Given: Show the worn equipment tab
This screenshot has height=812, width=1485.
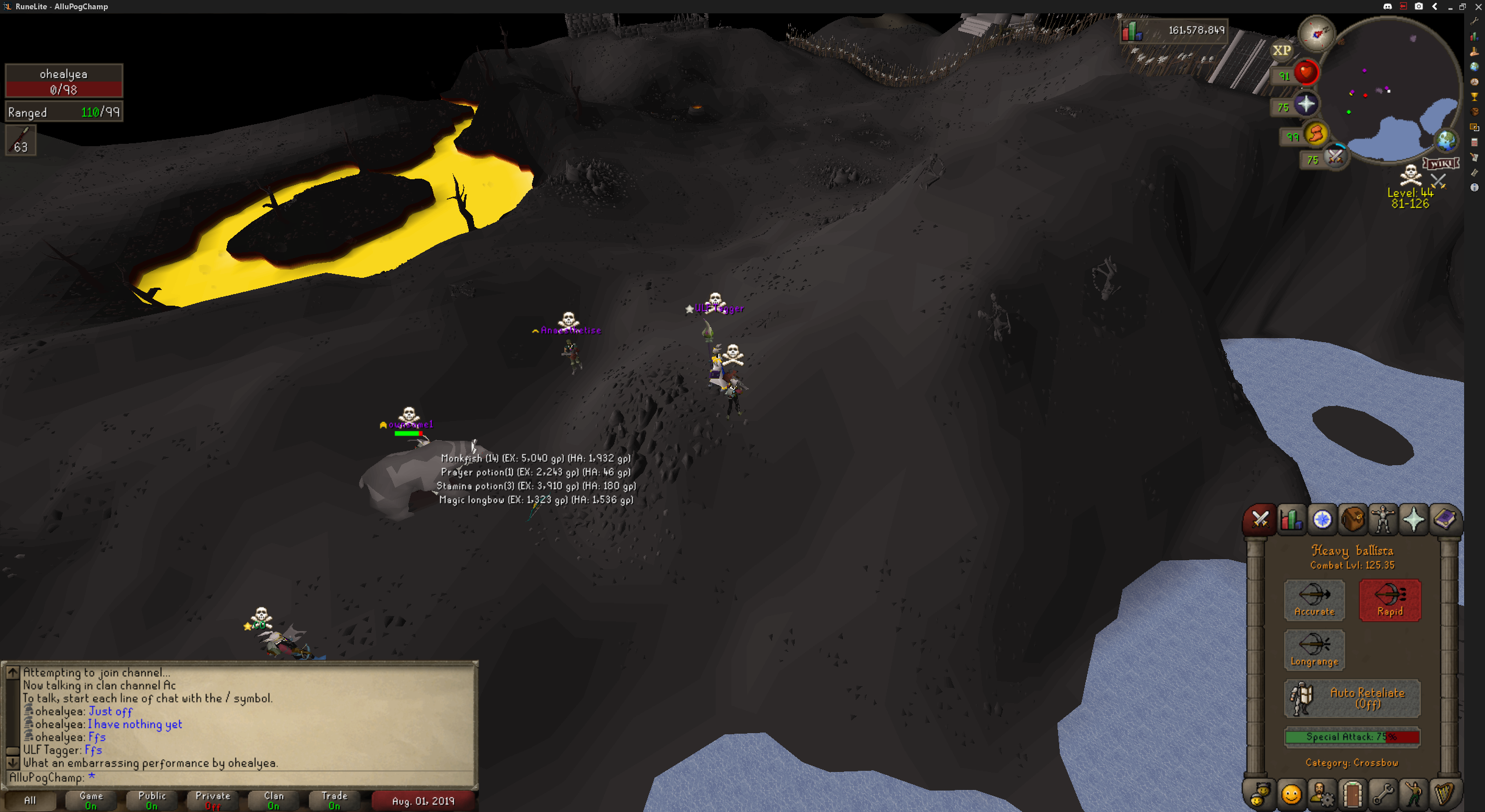Looking at the screenshot, I should 1383,519.
